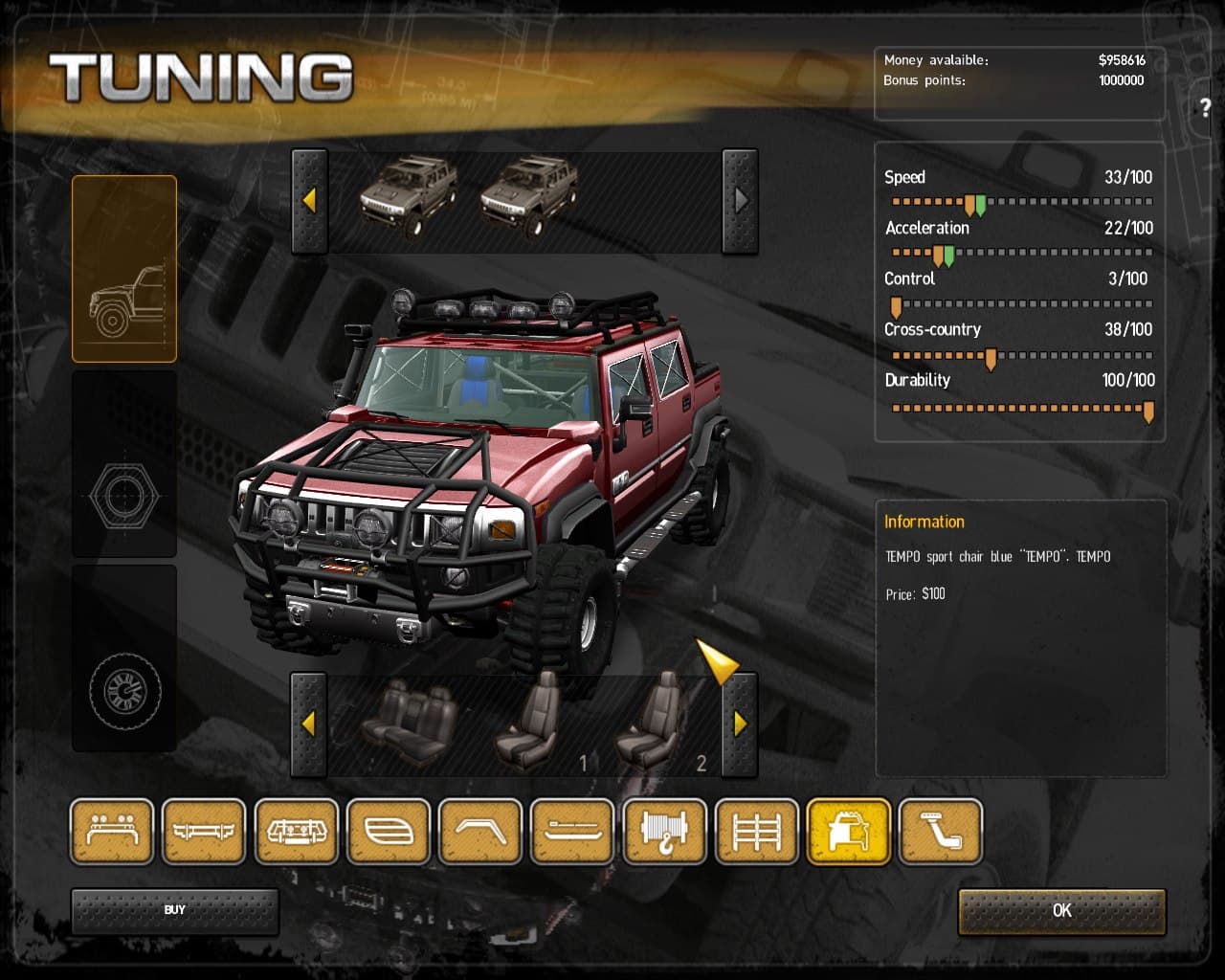Screen dimensions: 1225x980
Task: Select the body tuning panel with car blueprint
Action: pyautogui.click(x=124, y=268)
